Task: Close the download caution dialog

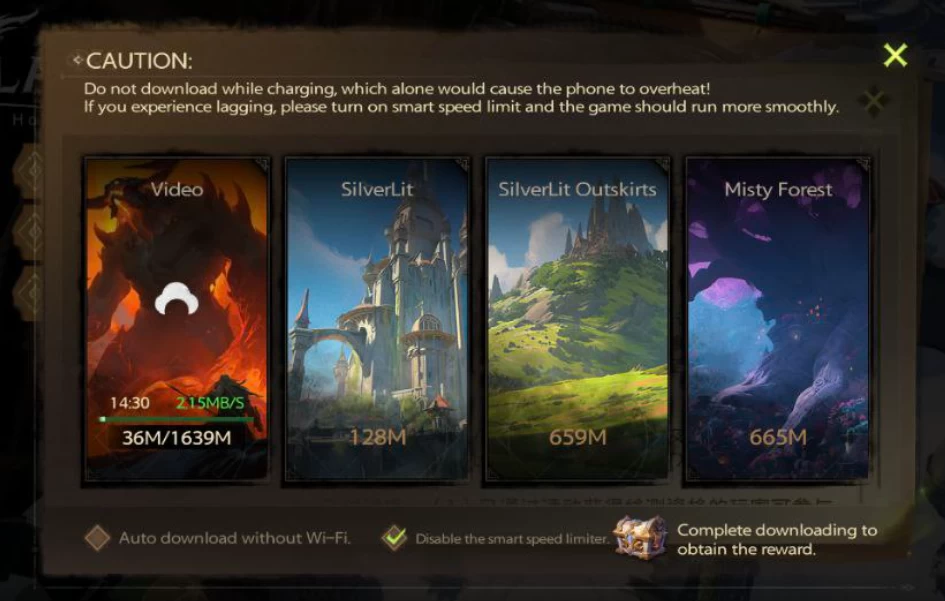Action: tap(895, 55)
